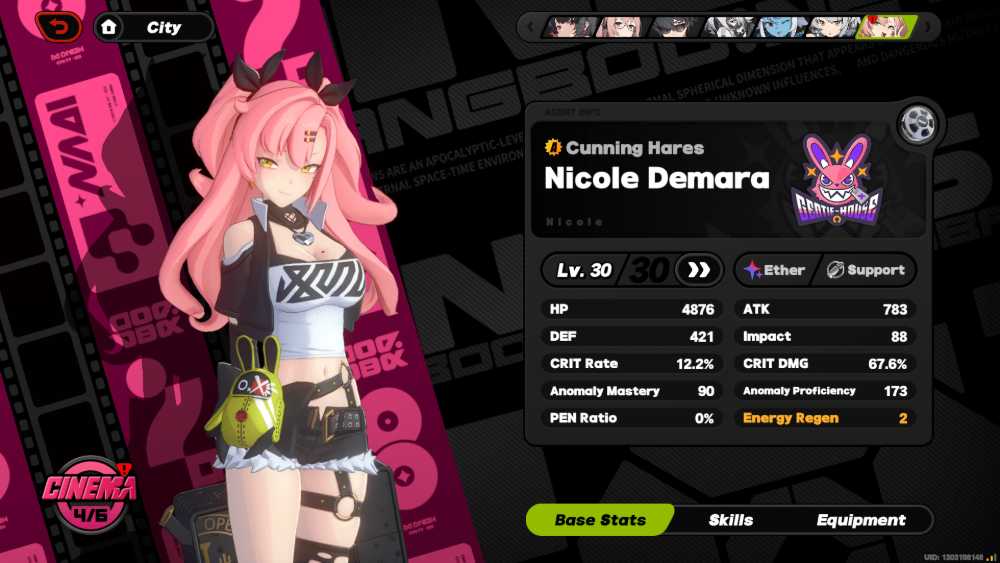Select the pink-haired glasses agent portrait
Viewport: 1000px width, 563px height.
pos(621,27)
